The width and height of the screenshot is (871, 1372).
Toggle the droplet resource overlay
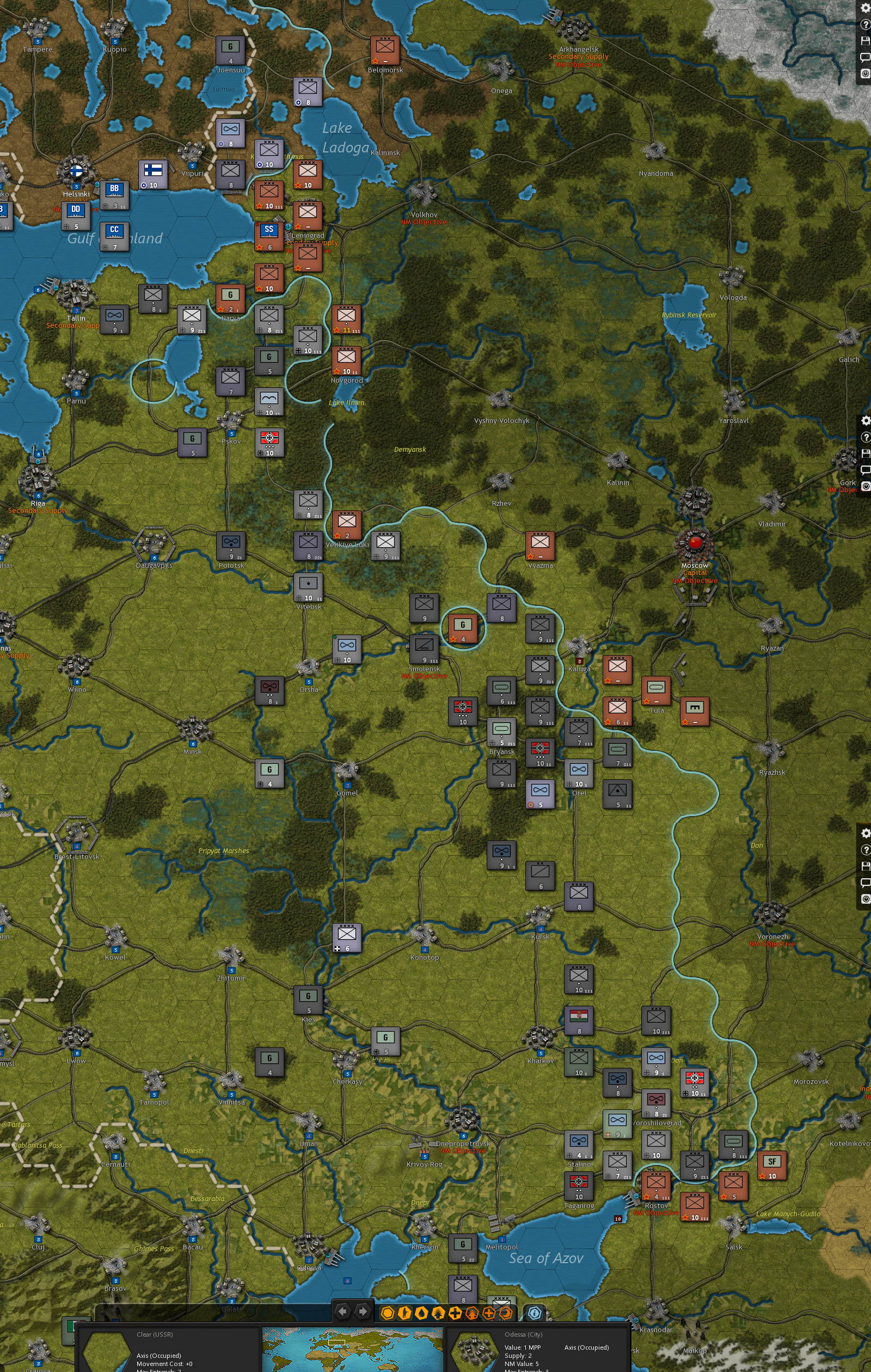coord(421,1311)
